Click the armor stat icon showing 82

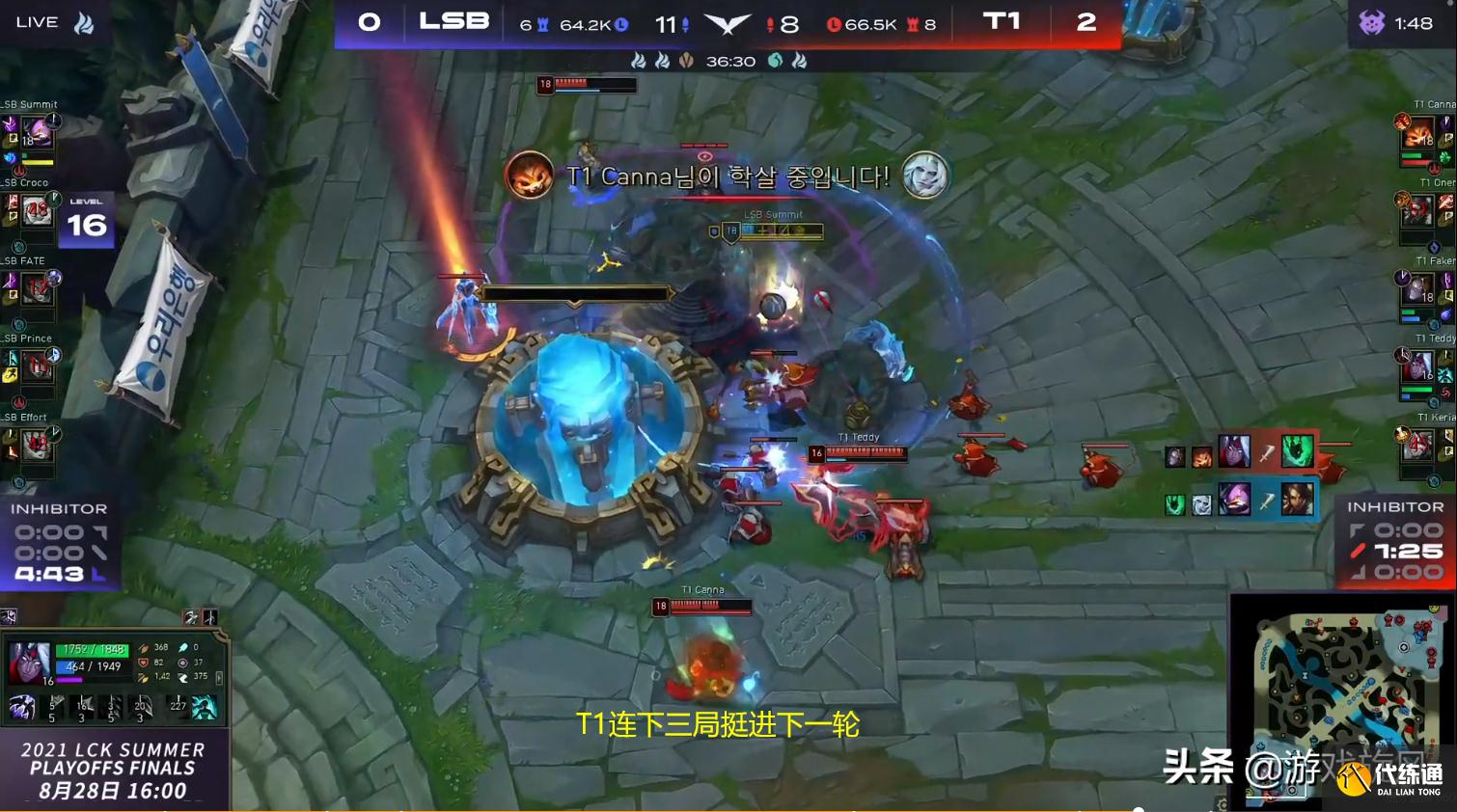(143, 663)
